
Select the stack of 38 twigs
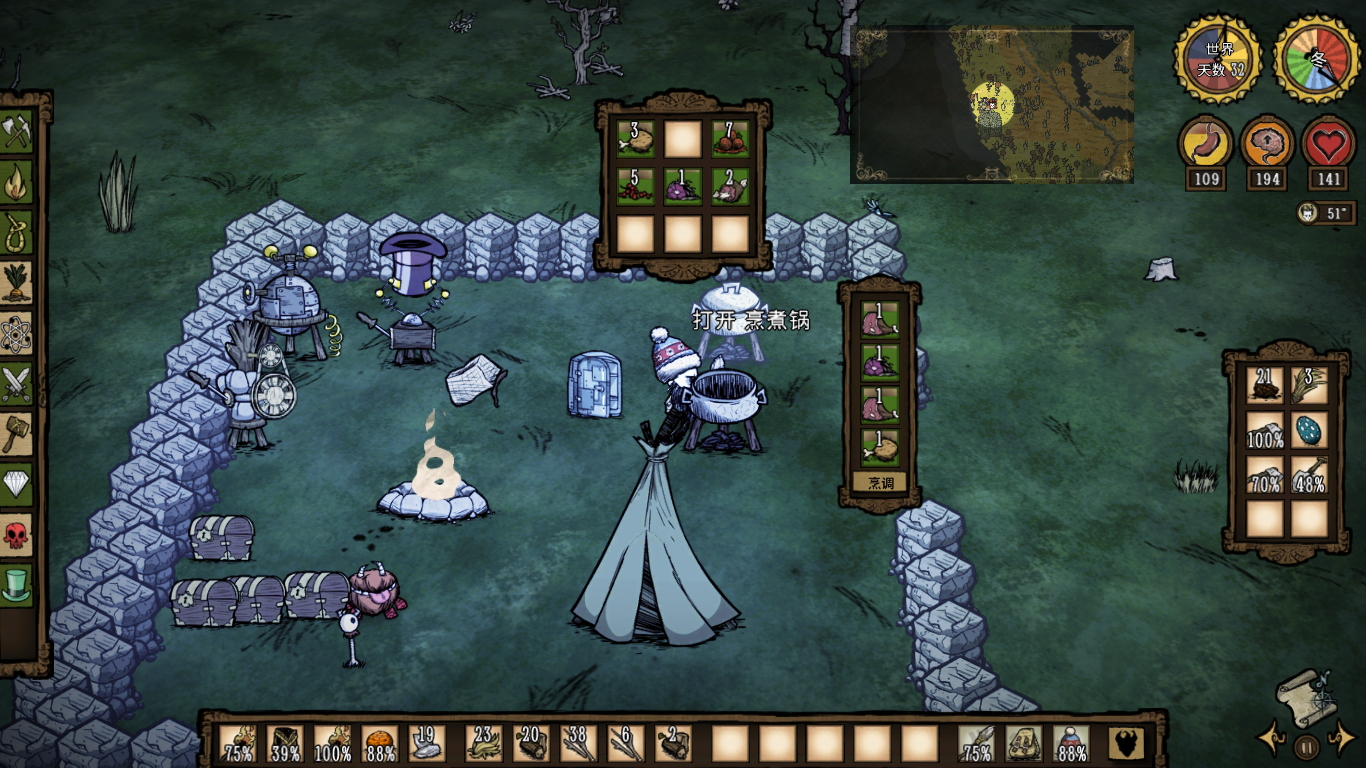point(578,743)
